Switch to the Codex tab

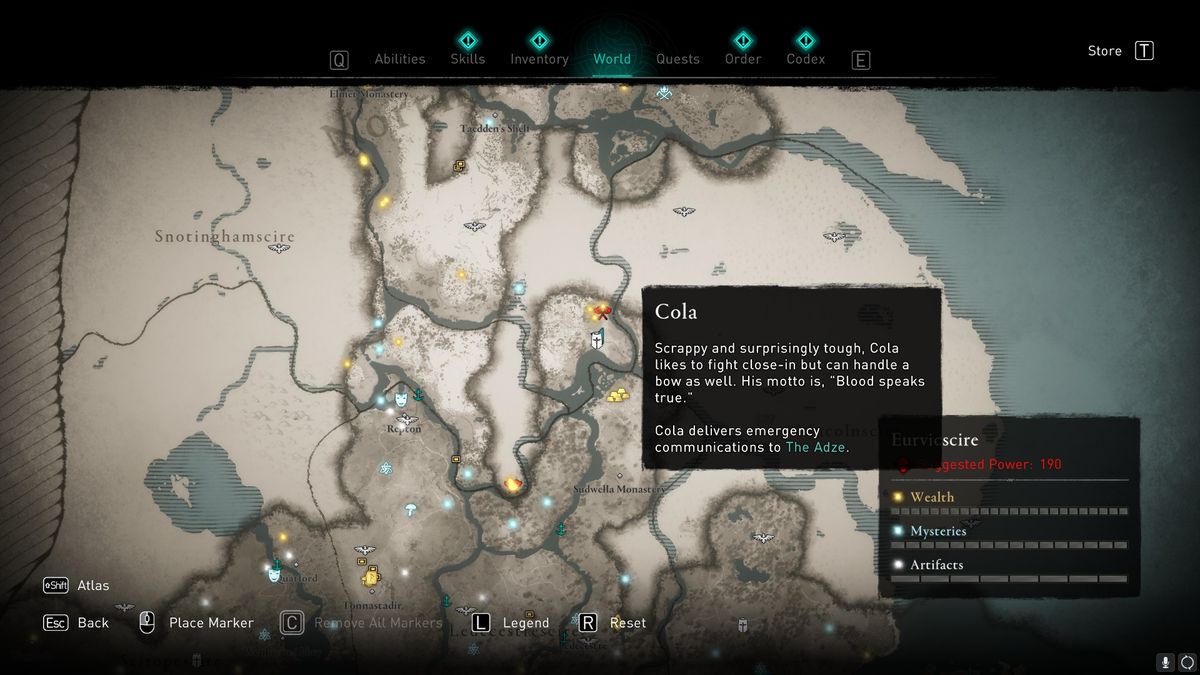805,59
